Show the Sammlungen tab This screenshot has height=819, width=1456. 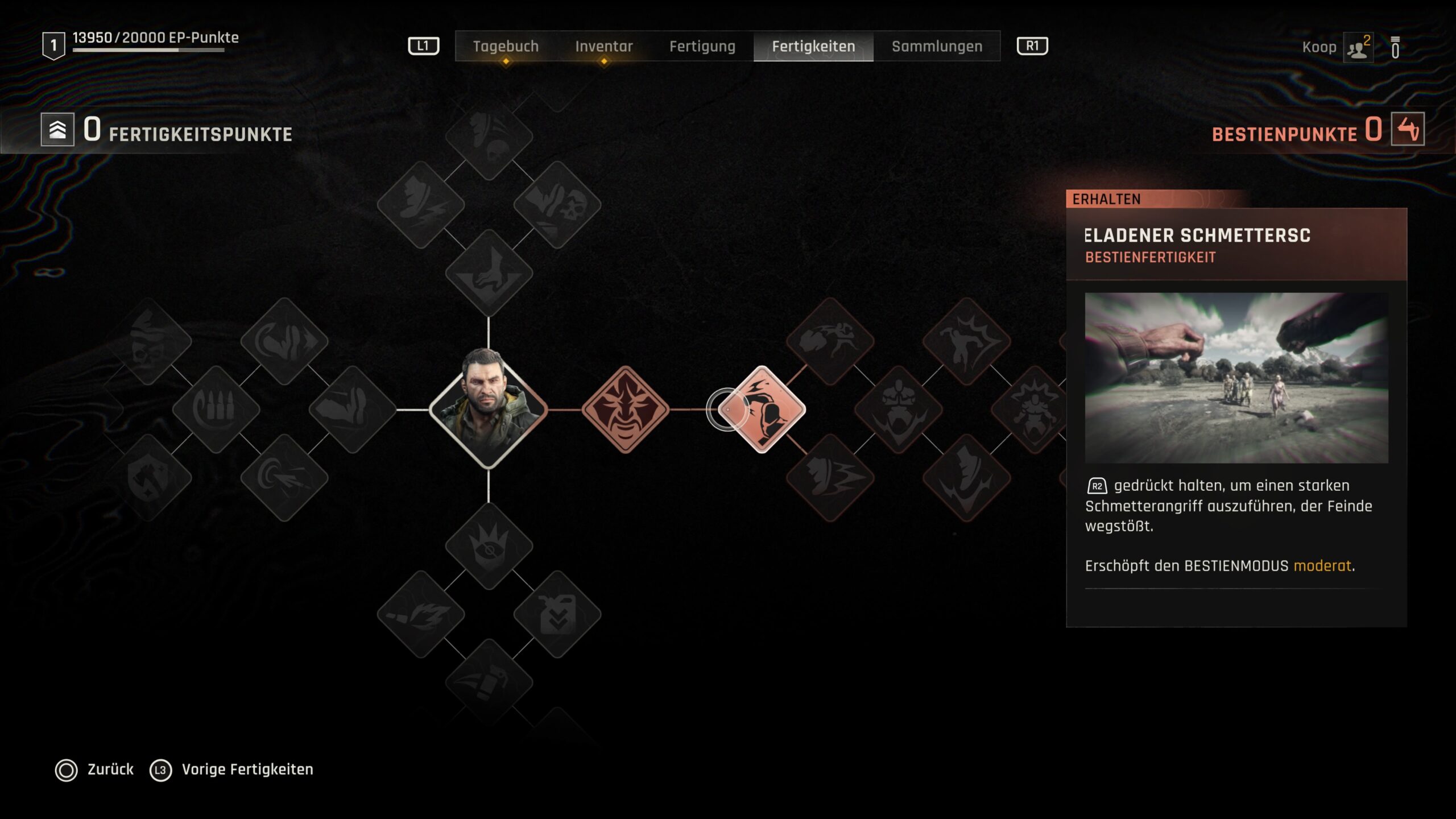[x=937, y=46]
